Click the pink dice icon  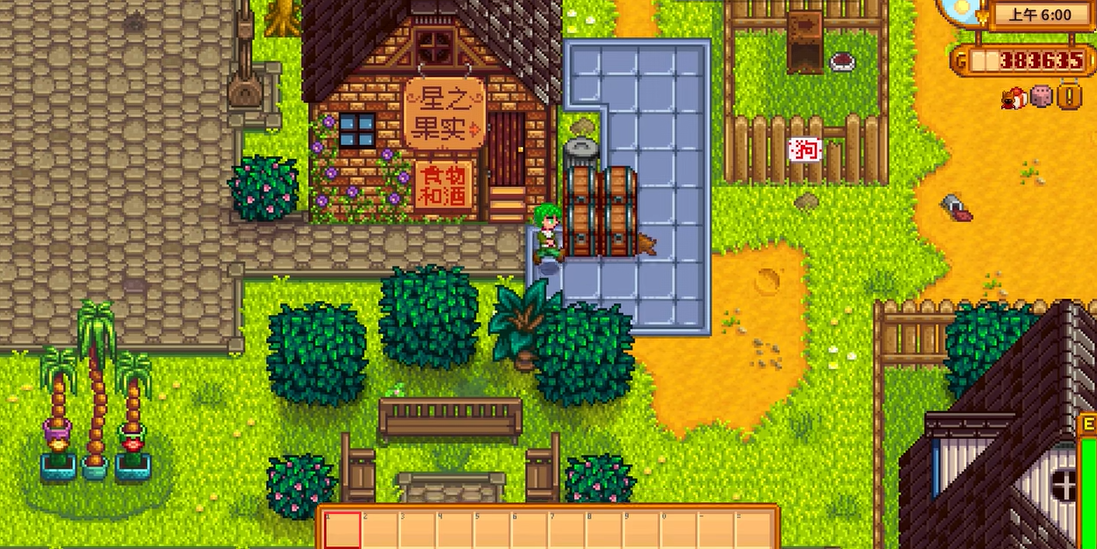pyautogui.click(x=1041, y=97)
